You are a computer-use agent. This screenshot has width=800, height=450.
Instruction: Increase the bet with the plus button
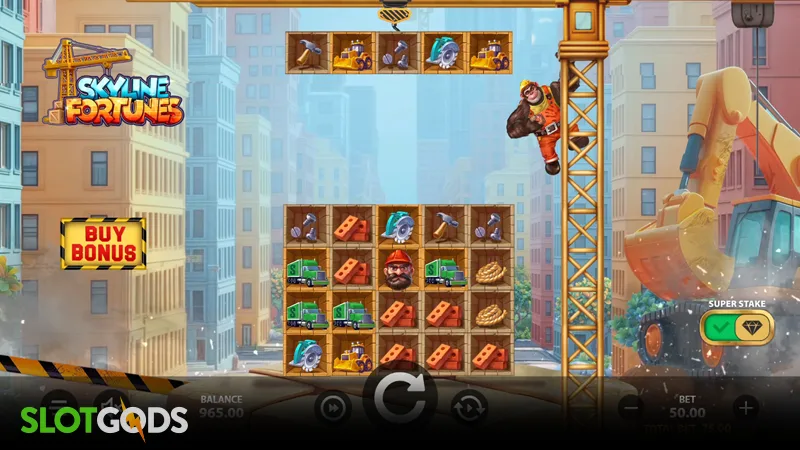tap(745, 406)
